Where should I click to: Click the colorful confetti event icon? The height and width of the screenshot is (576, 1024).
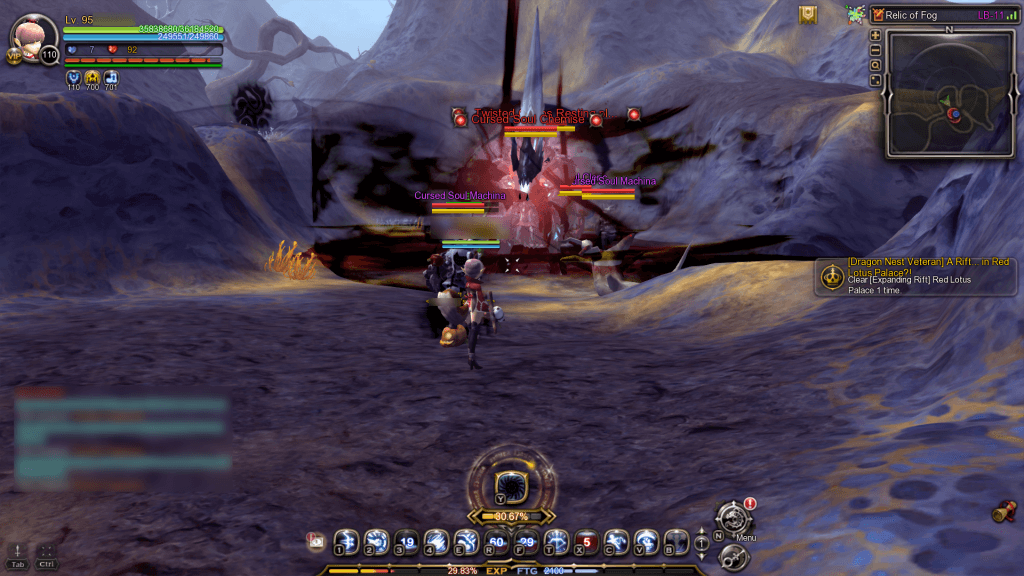pos(856,15)
